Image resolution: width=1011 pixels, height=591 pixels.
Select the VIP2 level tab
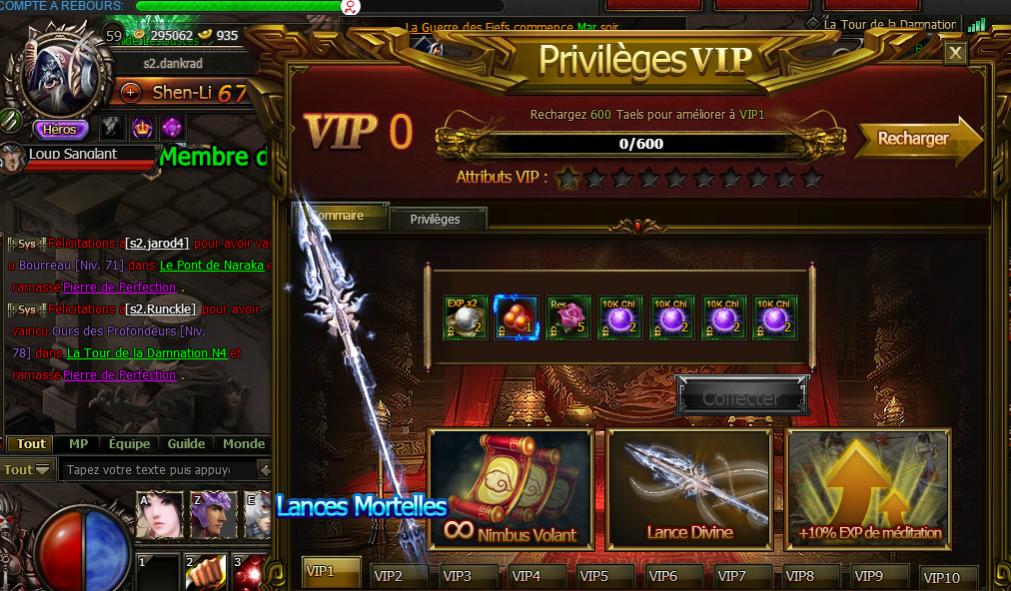pyautogui.click(x=387, y=576)
